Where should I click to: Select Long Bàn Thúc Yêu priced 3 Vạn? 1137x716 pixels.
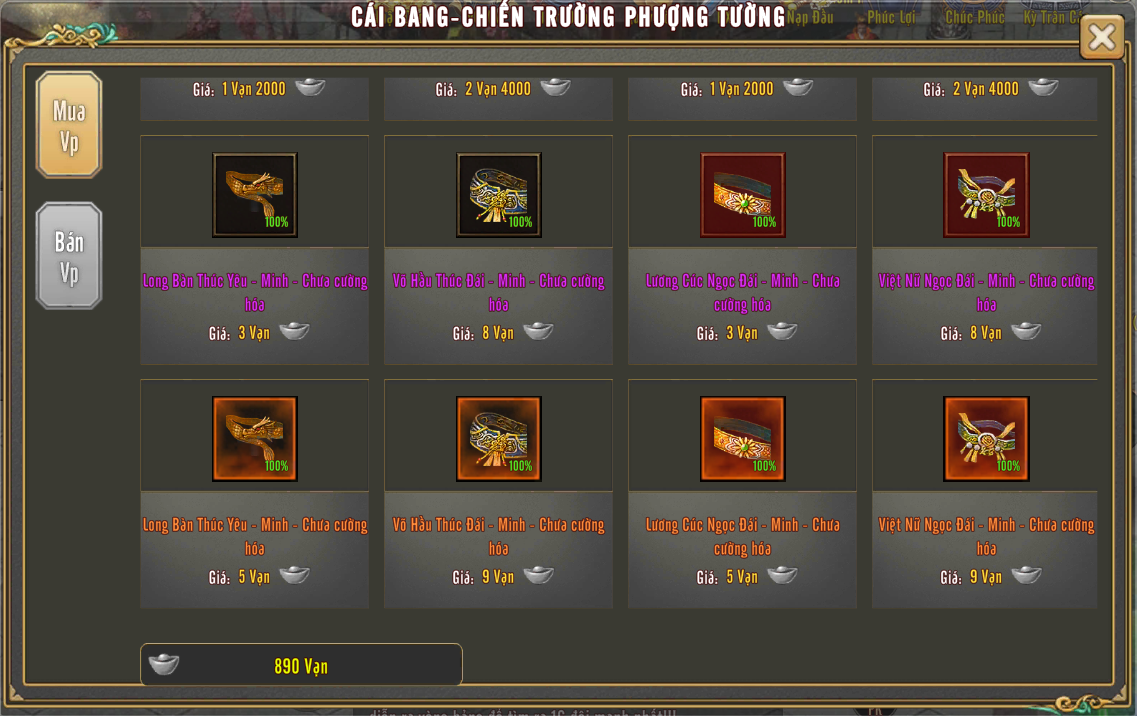[255, 195]
